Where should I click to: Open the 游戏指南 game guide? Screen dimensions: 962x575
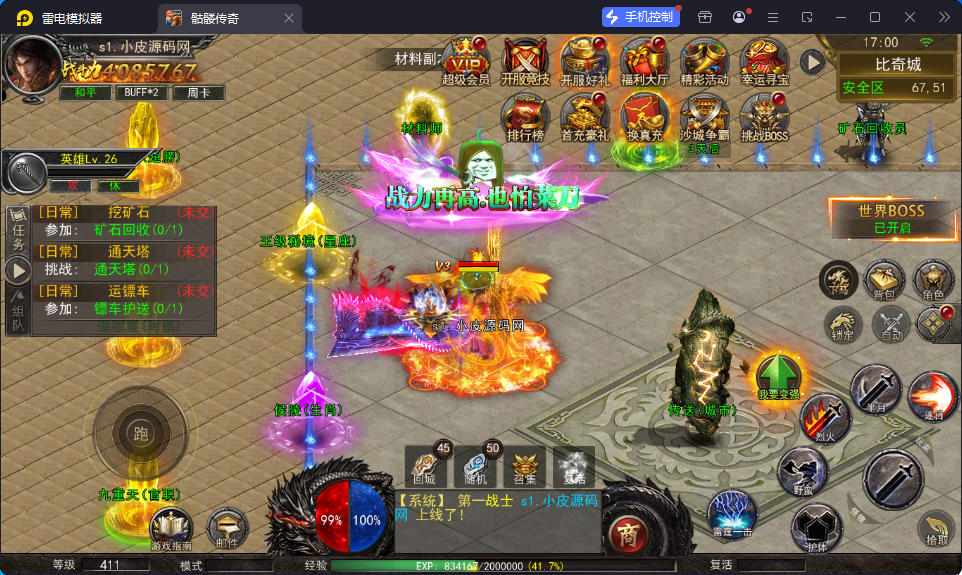171,529
